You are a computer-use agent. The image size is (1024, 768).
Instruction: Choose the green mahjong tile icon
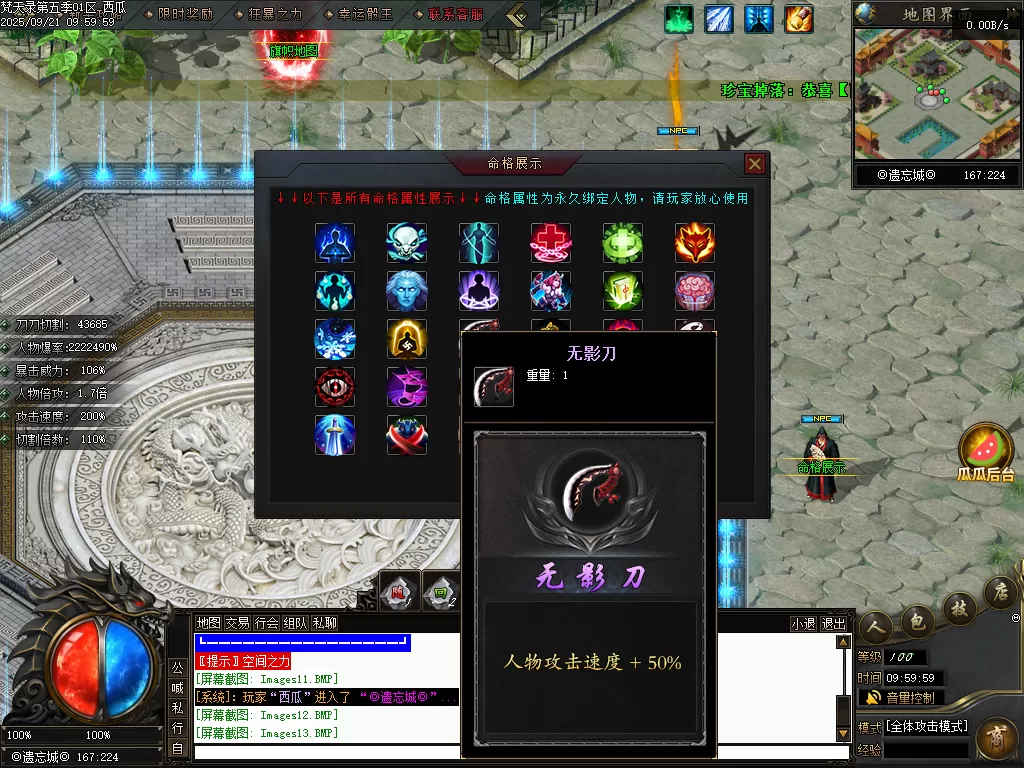(x=623, y=291)
